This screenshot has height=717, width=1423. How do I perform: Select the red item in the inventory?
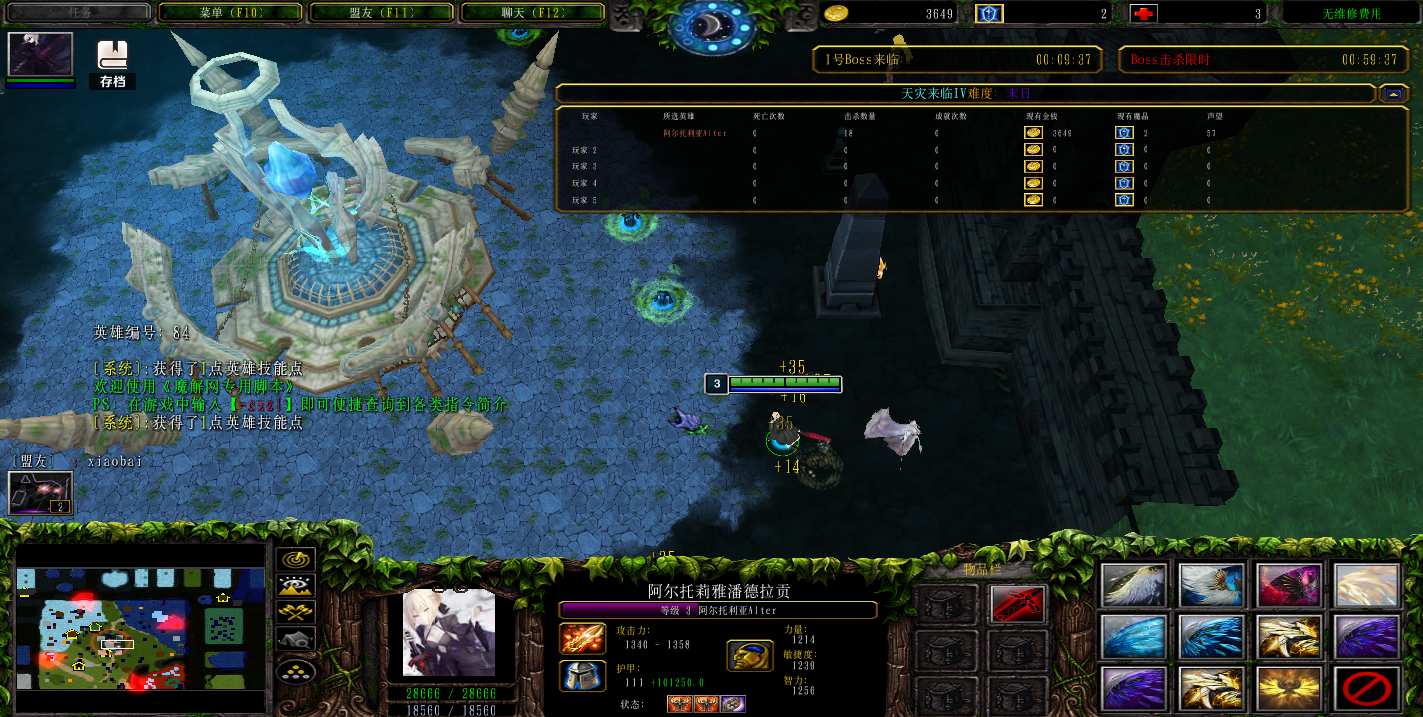1018,604
